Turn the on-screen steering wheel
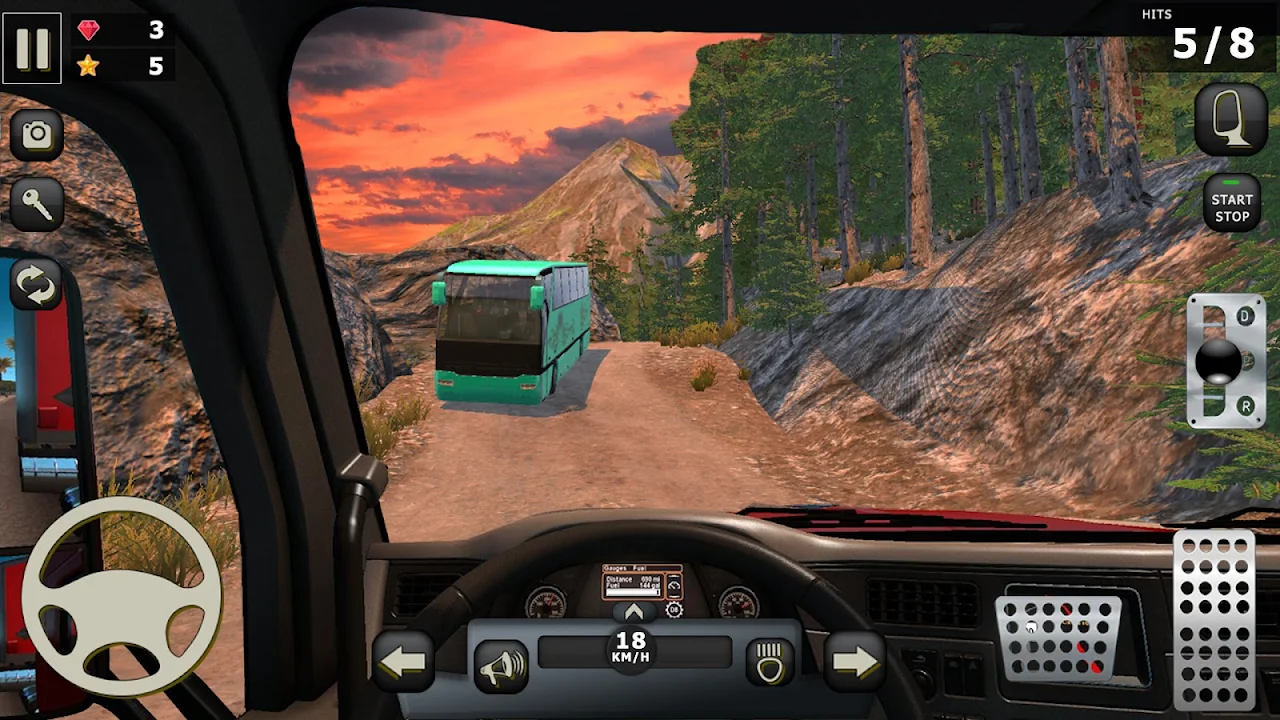Image resolution: width=1280 pixels, height=720 pixels. [121, 596]
